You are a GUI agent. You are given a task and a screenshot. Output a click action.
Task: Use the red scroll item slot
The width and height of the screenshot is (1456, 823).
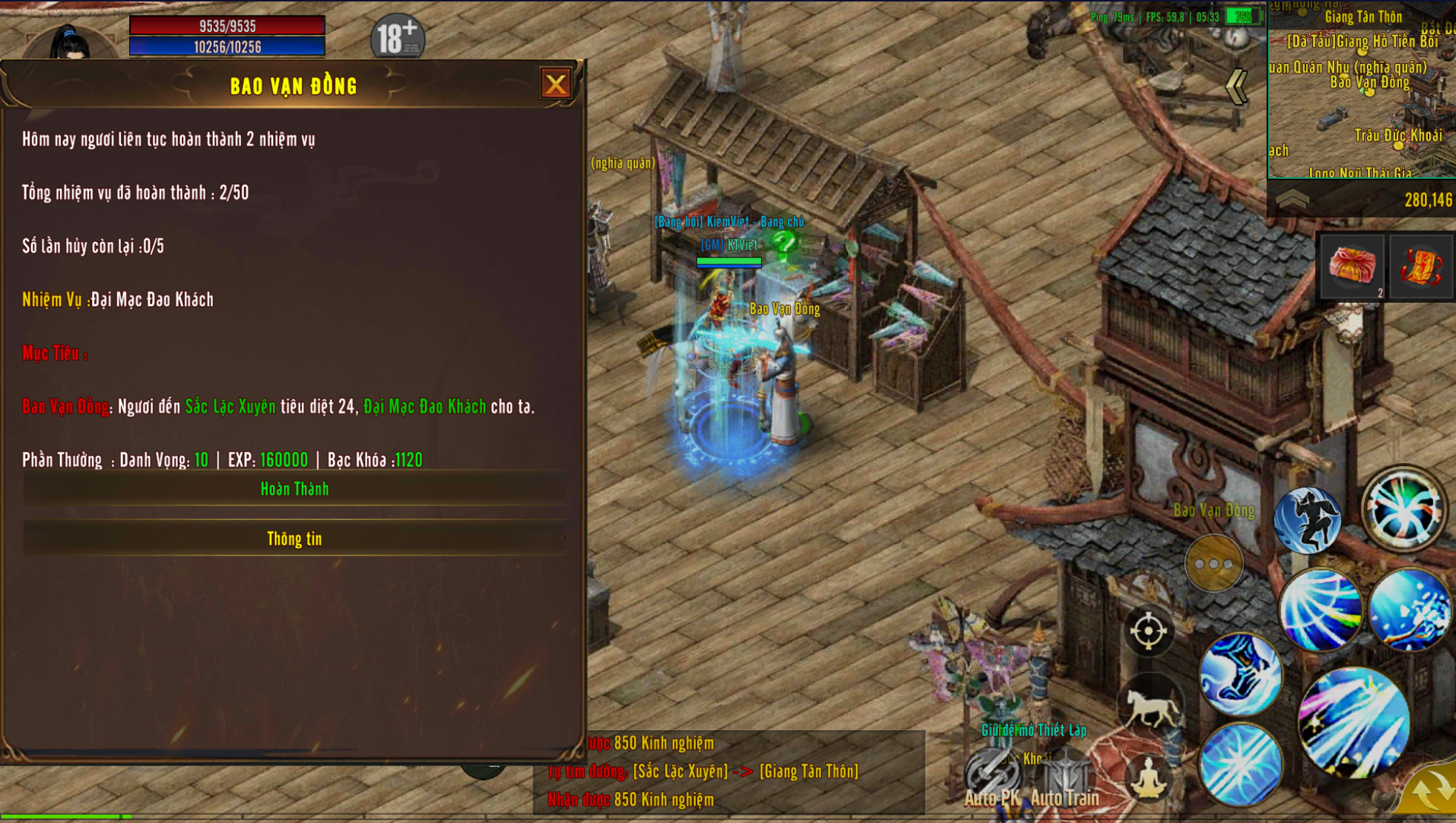pyautogui.click(x=1420, y=266)
